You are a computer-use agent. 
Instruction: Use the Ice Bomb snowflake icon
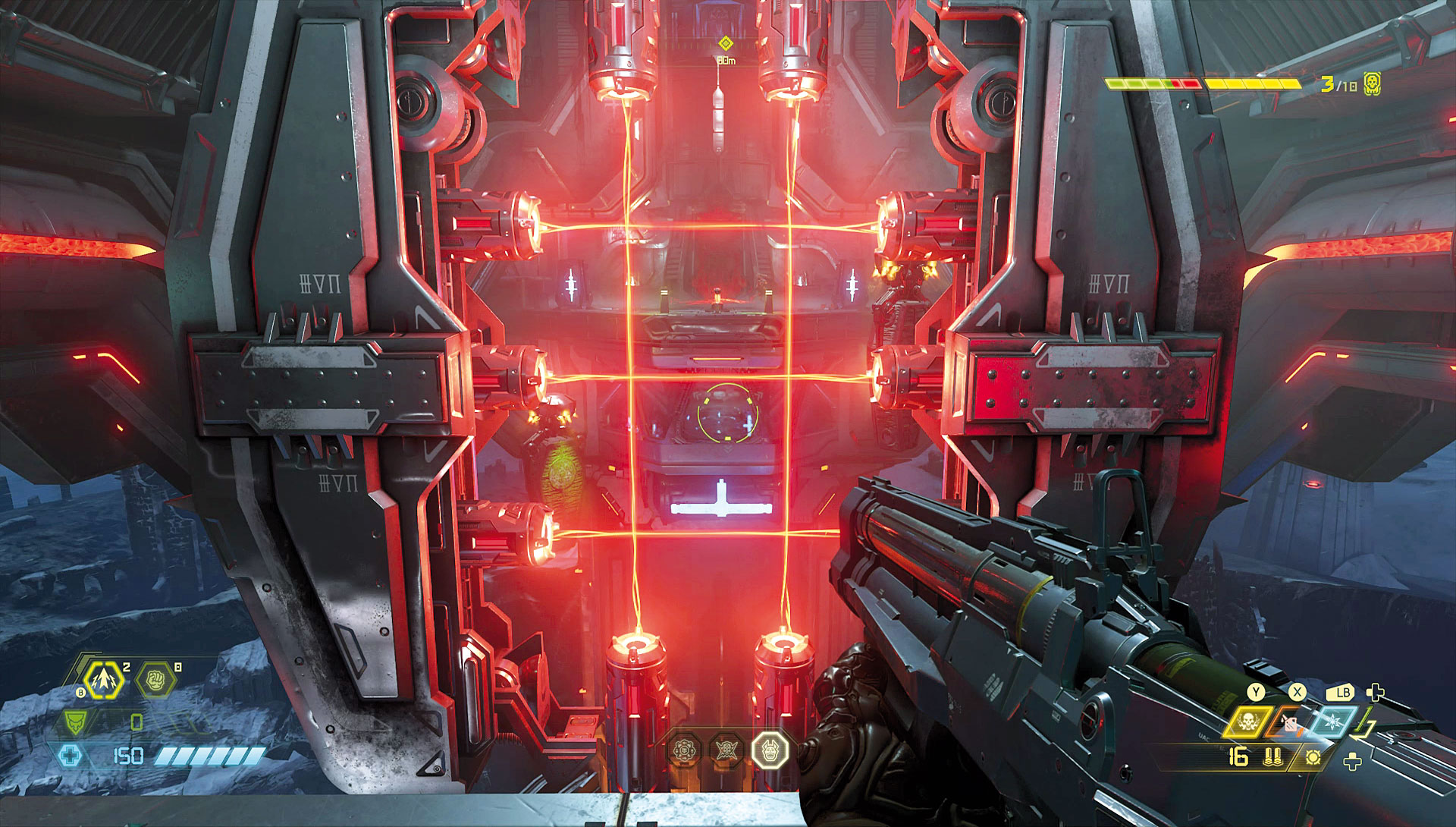(x=1331, y=722)
